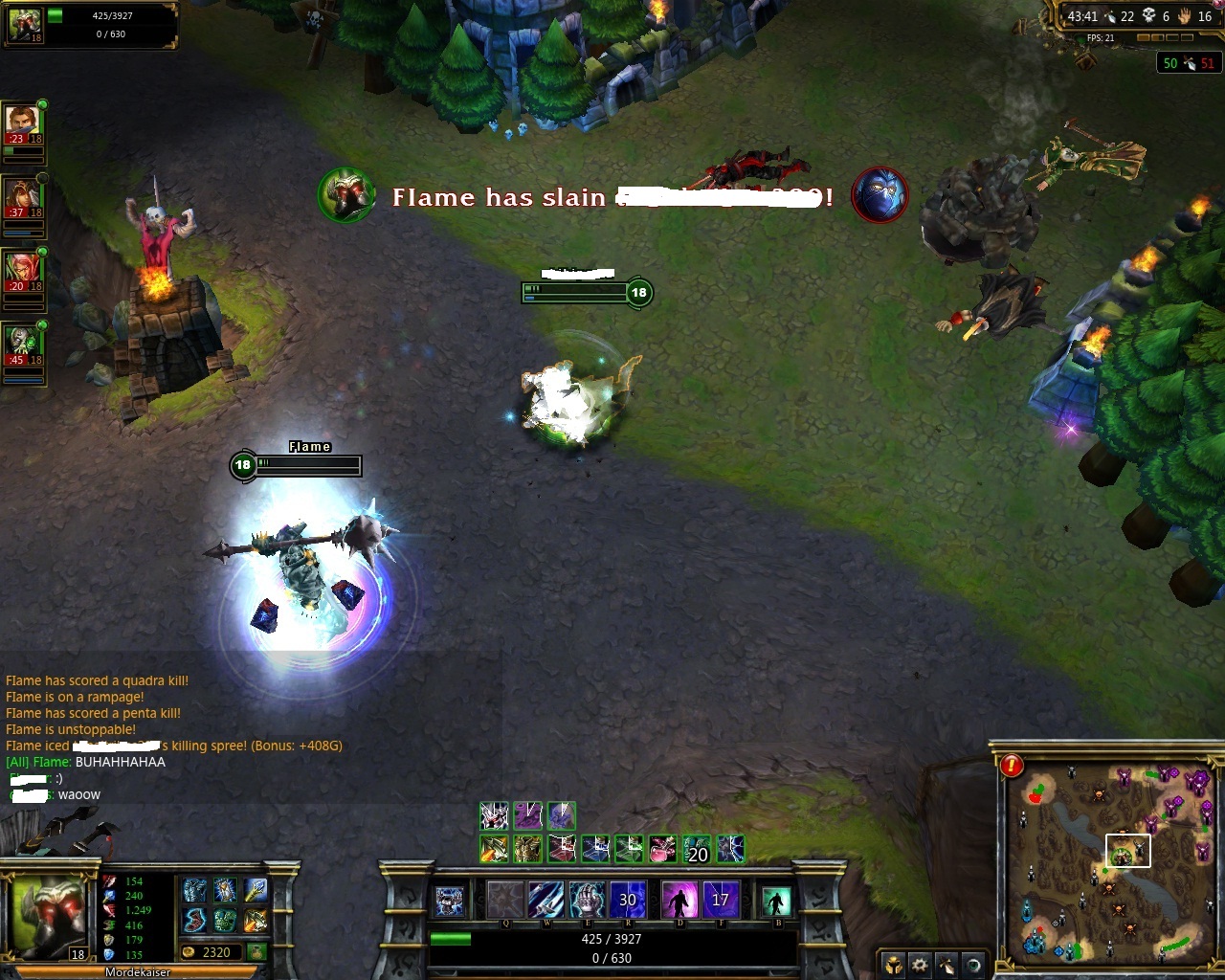
Task: Click the Mordekaiser champion portrait
Action: pyautogui.click(x=48, y=914)
